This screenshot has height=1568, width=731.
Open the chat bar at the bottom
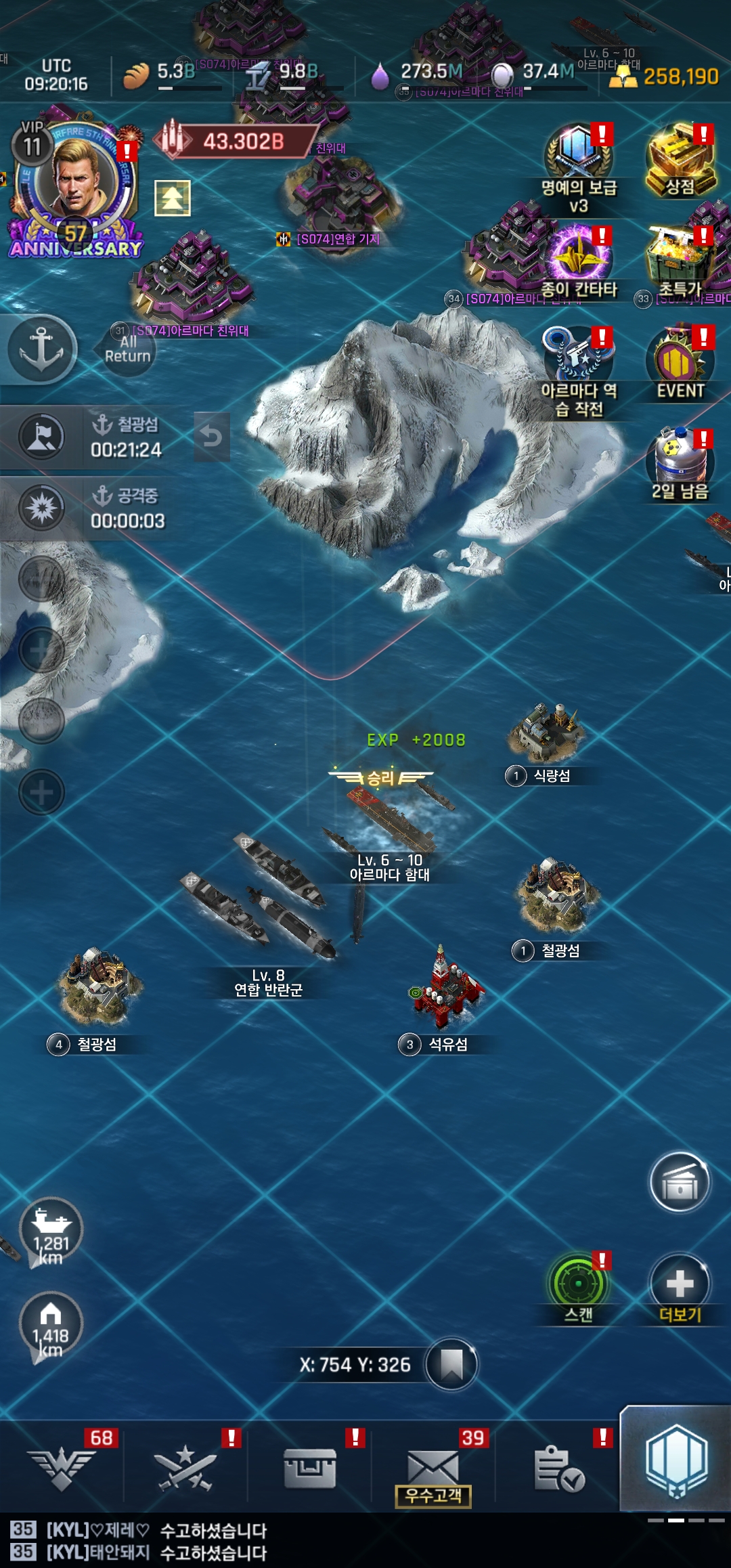pos(365,1541)
